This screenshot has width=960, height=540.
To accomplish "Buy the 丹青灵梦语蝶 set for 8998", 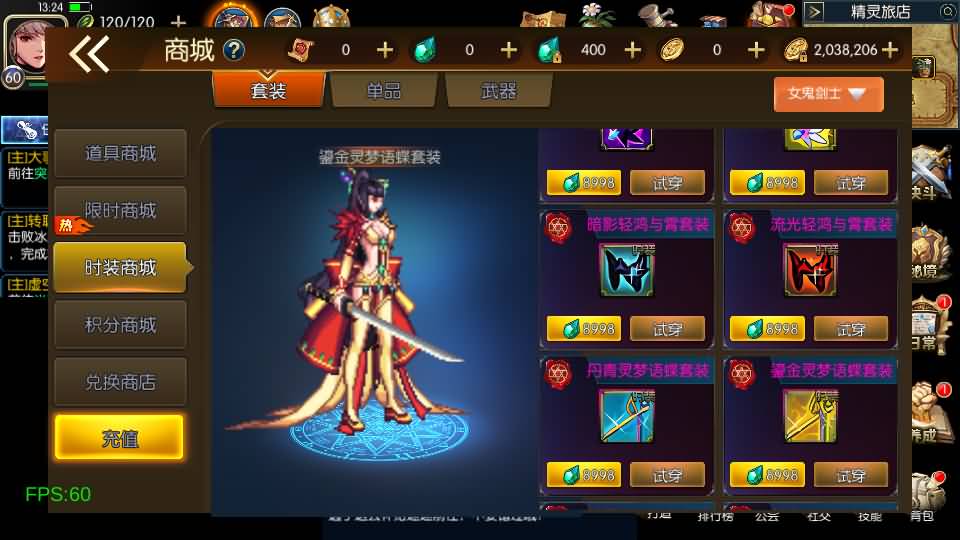I will 584,475.
